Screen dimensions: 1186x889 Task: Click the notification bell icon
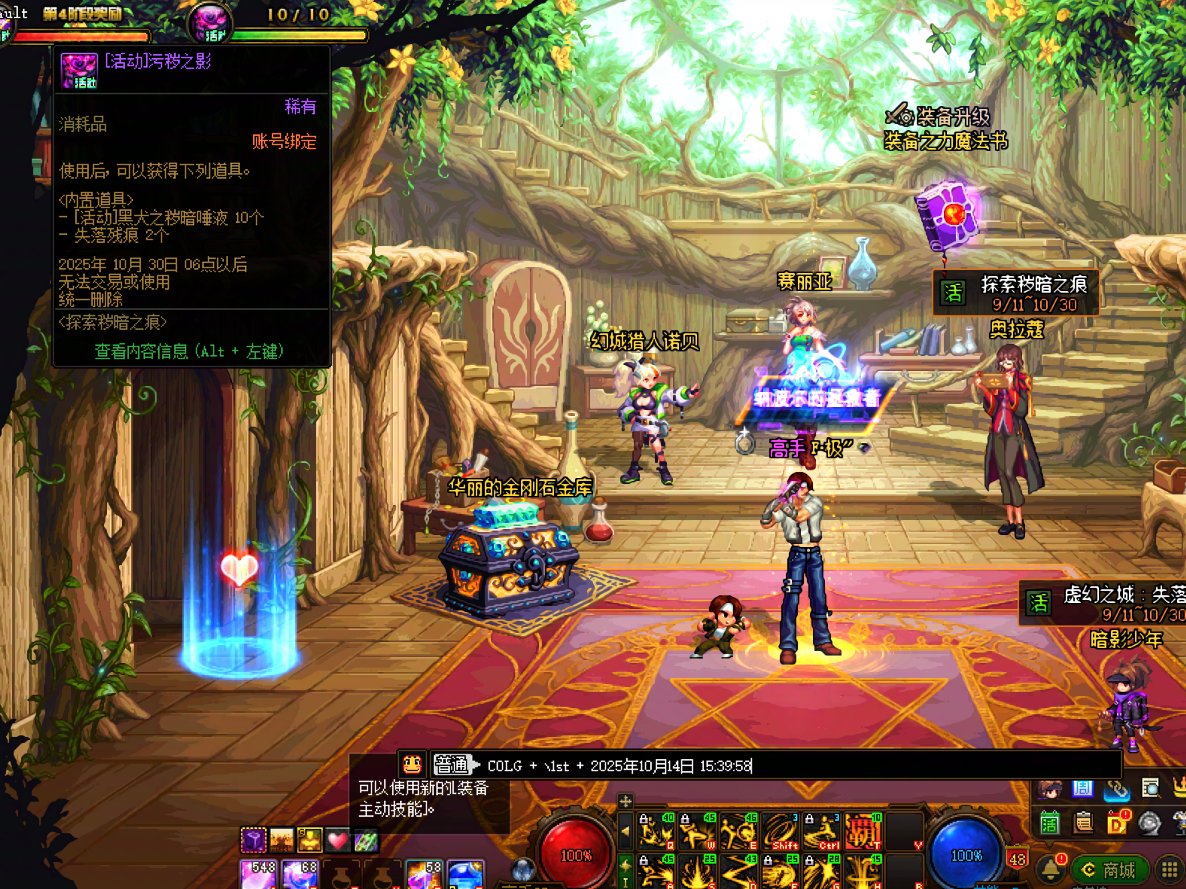point(1050,868)
